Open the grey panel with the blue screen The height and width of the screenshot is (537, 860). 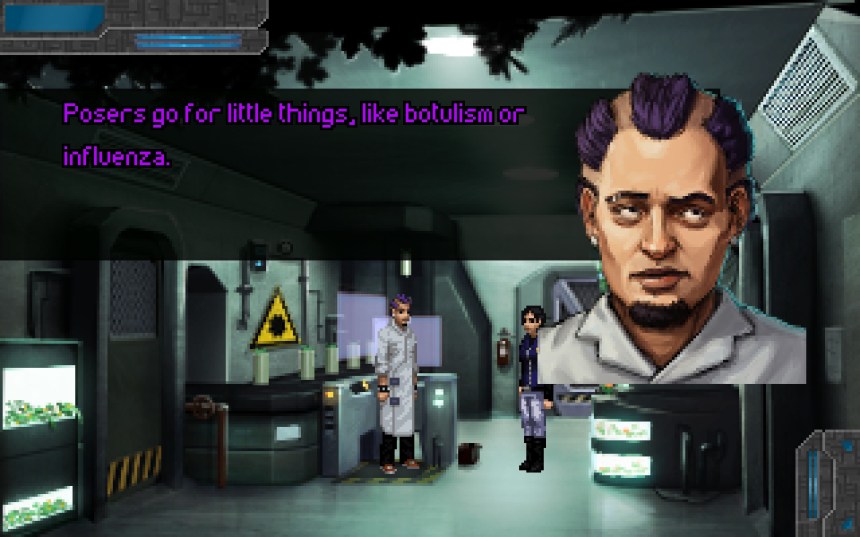pos(55,17)
